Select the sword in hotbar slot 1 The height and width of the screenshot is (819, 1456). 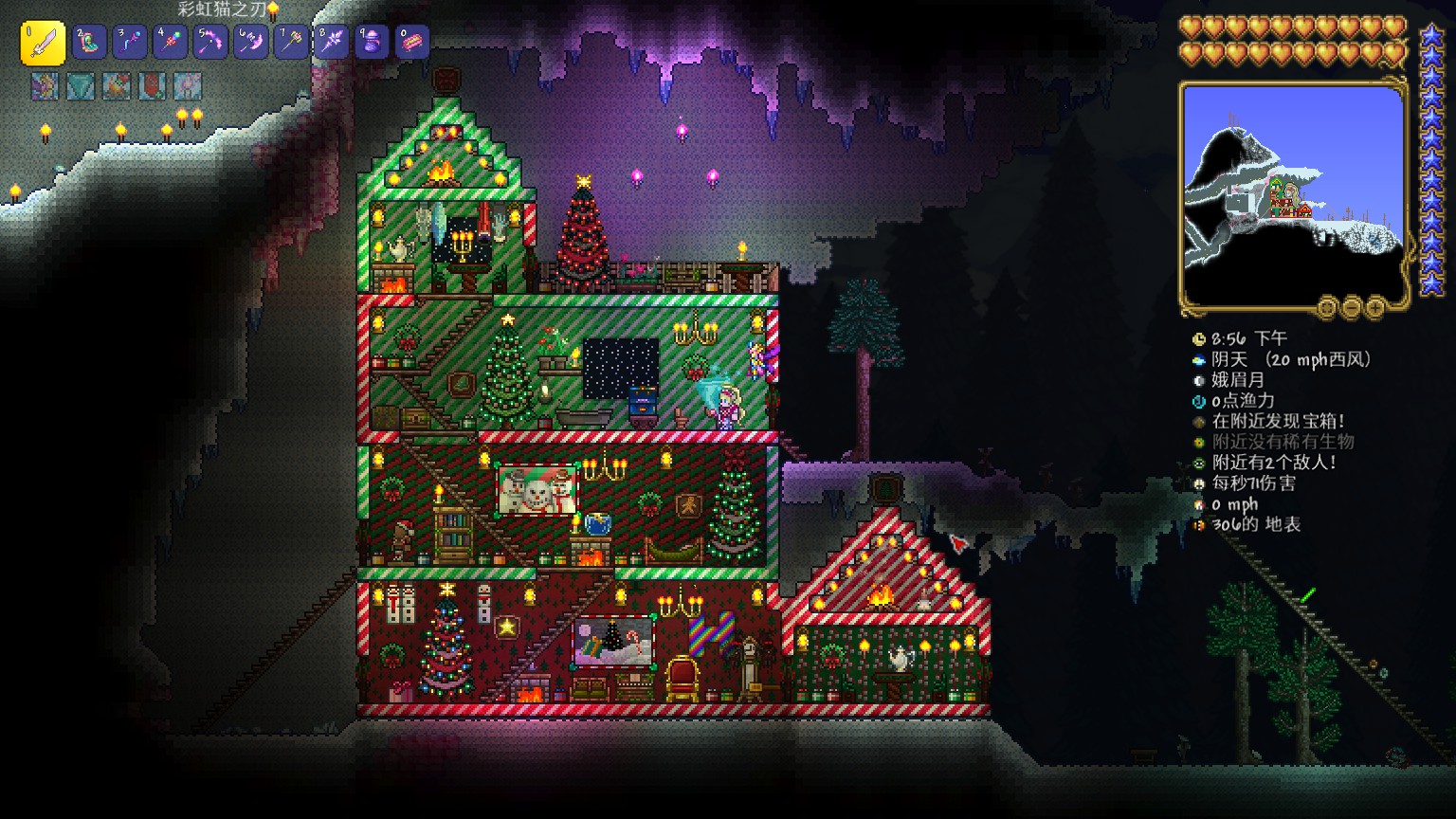coord(43,43)
